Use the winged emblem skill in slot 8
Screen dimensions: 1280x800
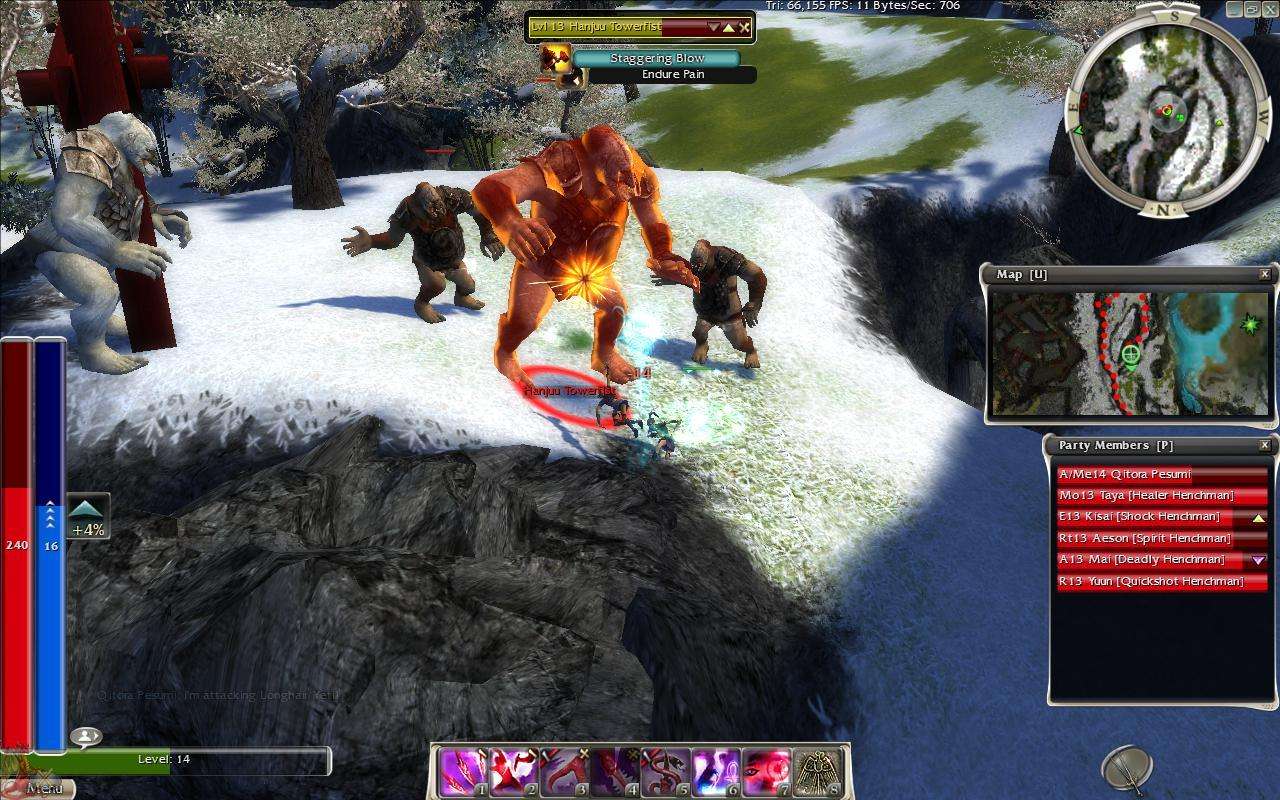(818, 772)
